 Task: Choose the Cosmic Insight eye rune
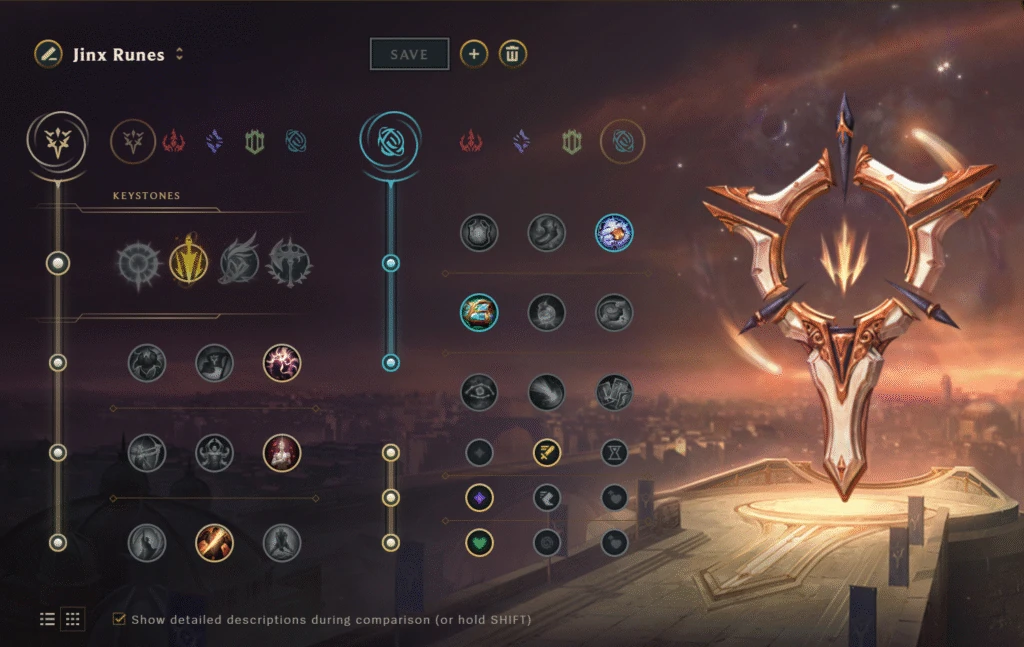(x=479, y=392)
